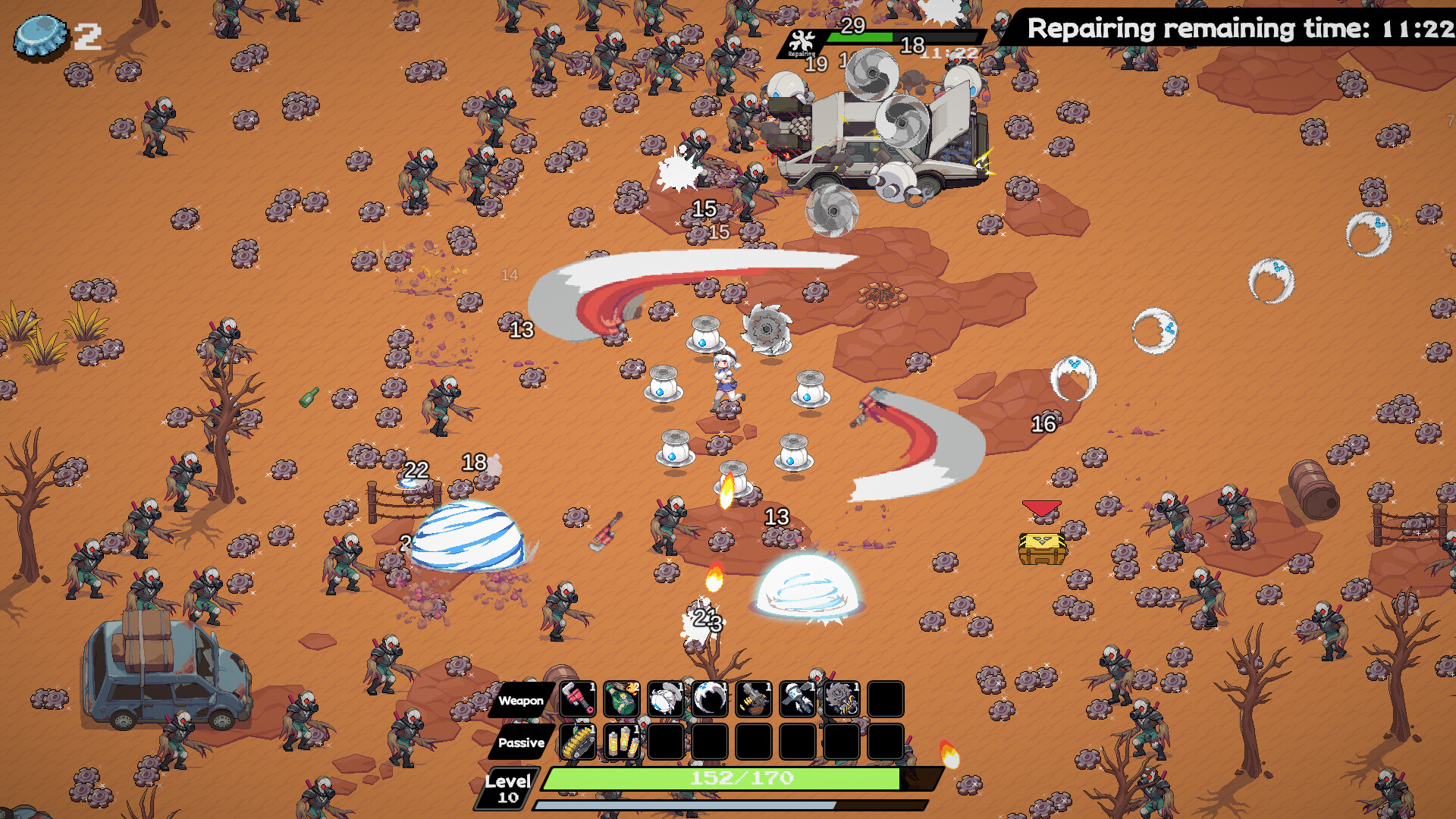Click the empty eighth weapon slot
Viewport: 1456px width, 819px height.
point(886,699)
